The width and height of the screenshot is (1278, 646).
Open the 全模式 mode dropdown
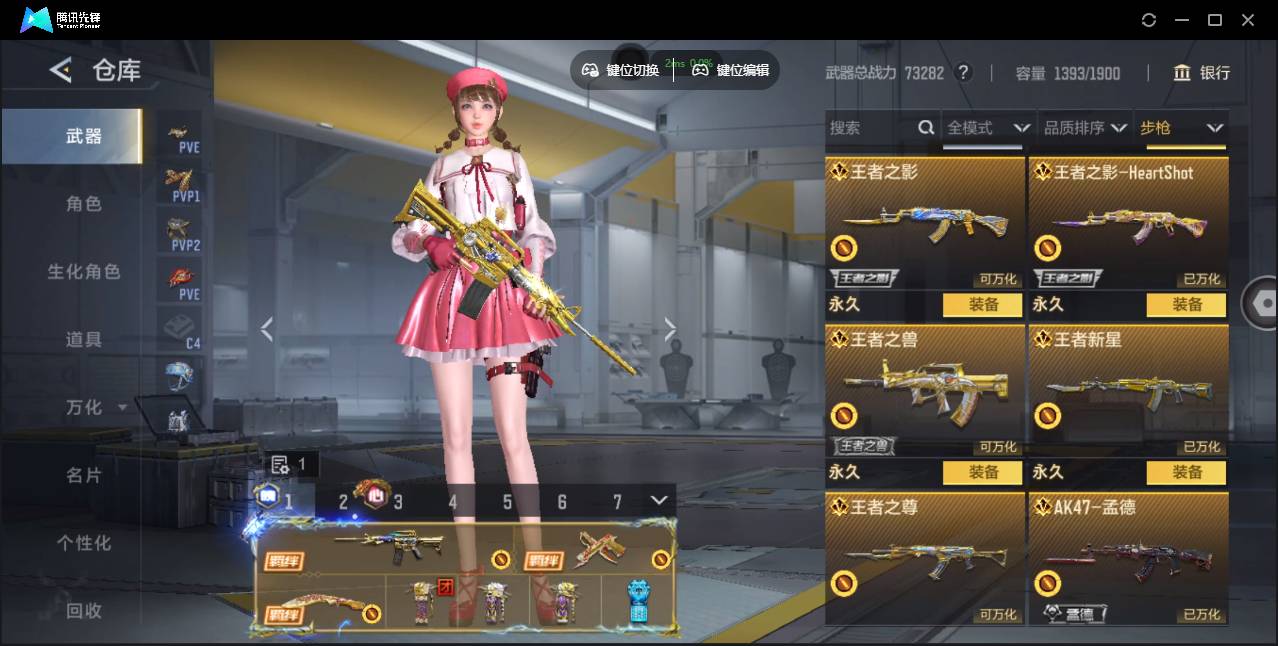click(988, 128)
